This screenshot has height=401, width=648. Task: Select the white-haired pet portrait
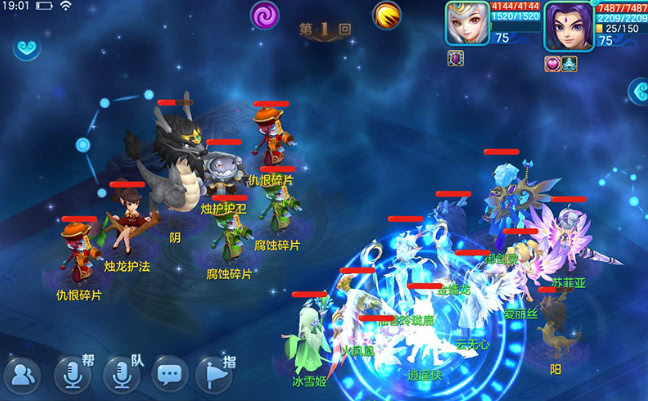(x=467, y=24)
